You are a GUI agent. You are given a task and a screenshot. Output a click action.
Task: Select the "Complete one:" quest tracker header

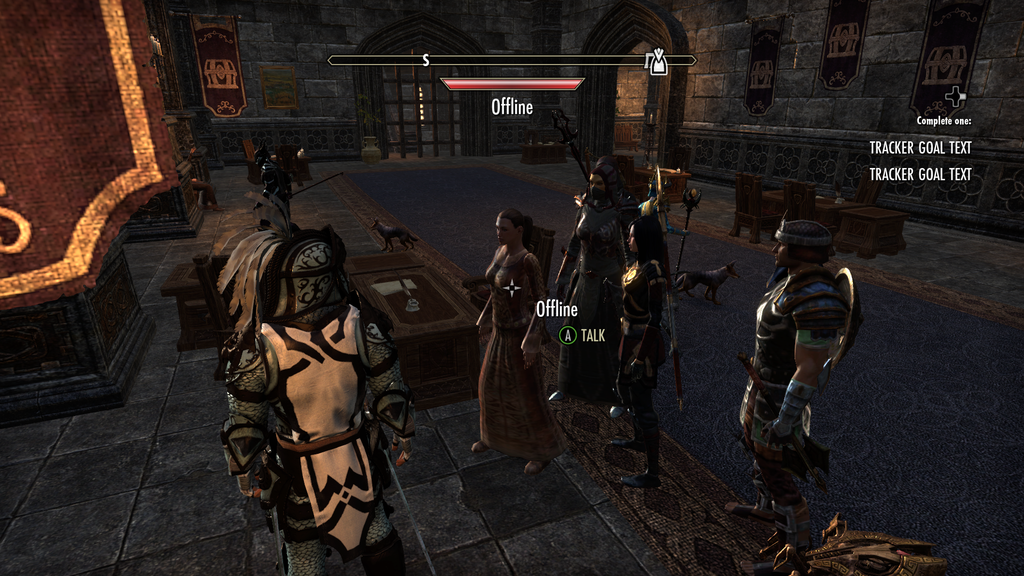[x=943, y=121]
